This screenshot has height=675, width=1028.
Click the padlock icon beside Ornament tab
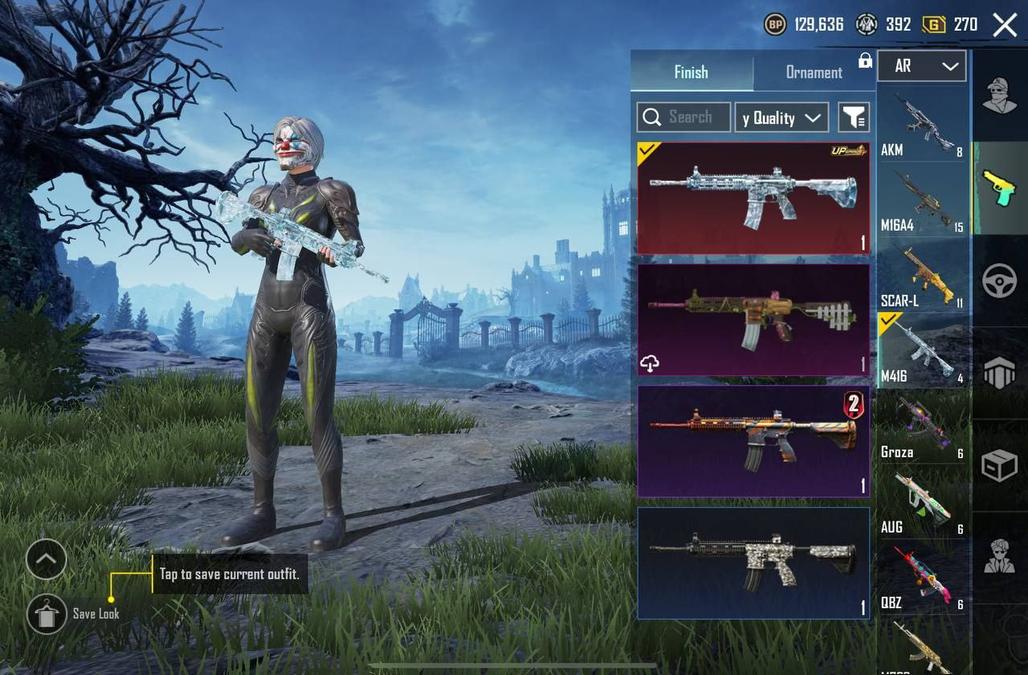click(x=865, y=61)
